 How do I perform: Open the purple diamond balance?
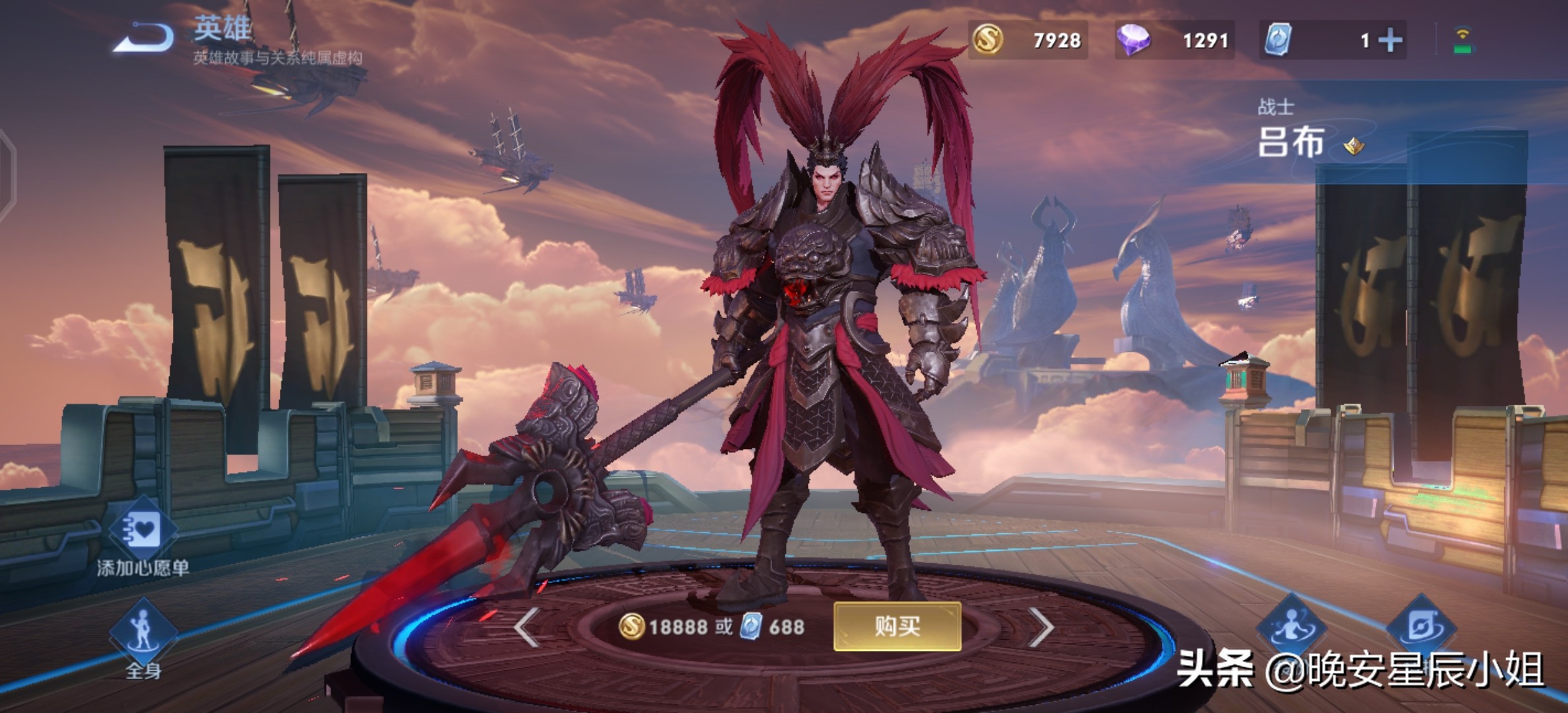pos(1174,41)
